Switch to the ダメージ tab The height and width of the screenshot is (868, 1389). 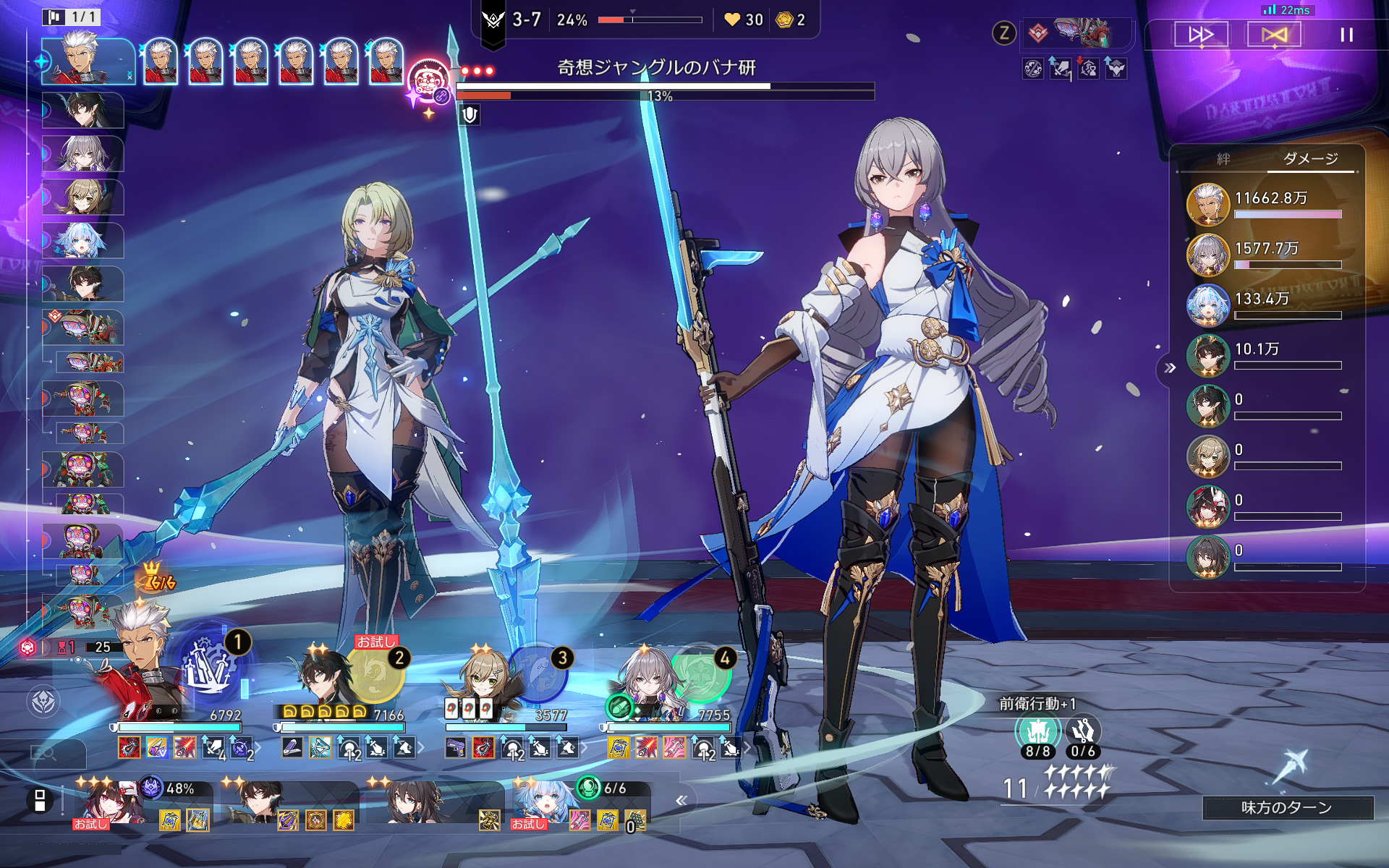1310,159
